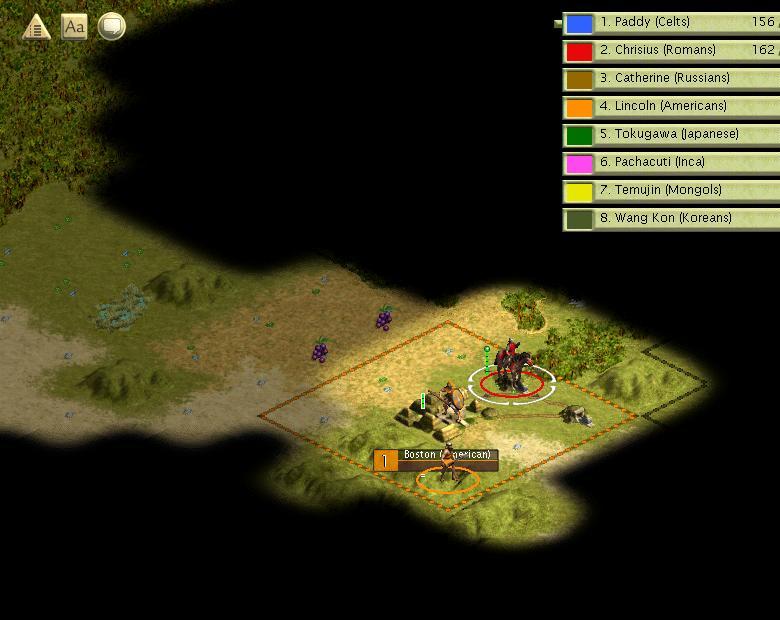Choose Temujin (Mongols) score row
The image size is (780, 620).
pos(670,190)
